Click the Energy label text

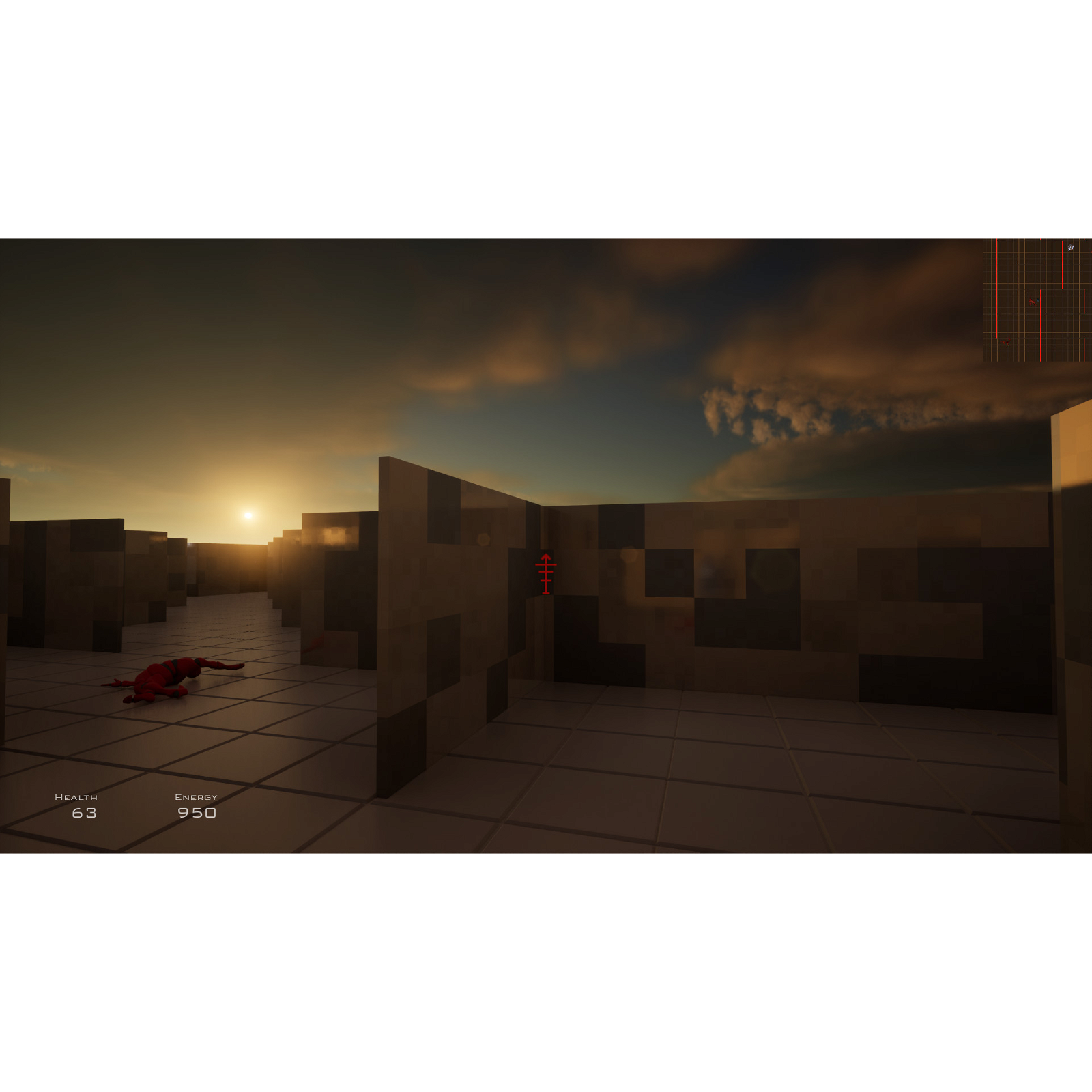[197, 796]
